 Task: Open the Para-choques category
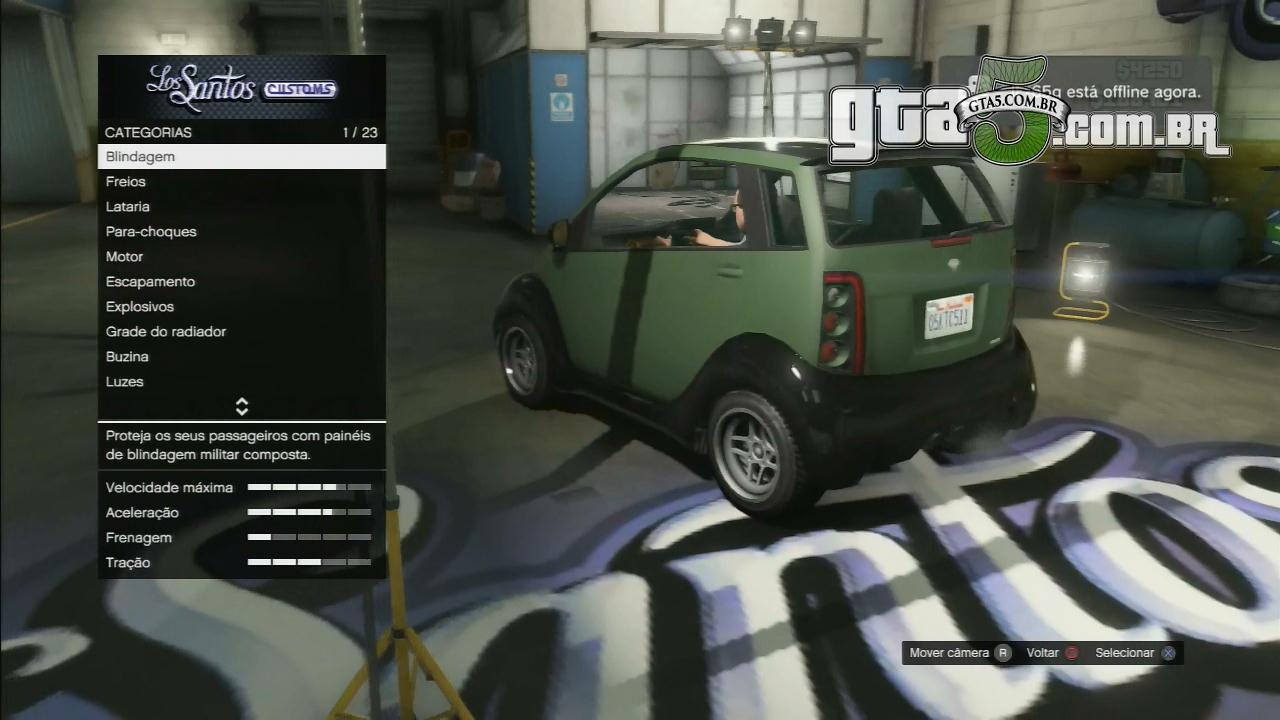pos(241,232)
